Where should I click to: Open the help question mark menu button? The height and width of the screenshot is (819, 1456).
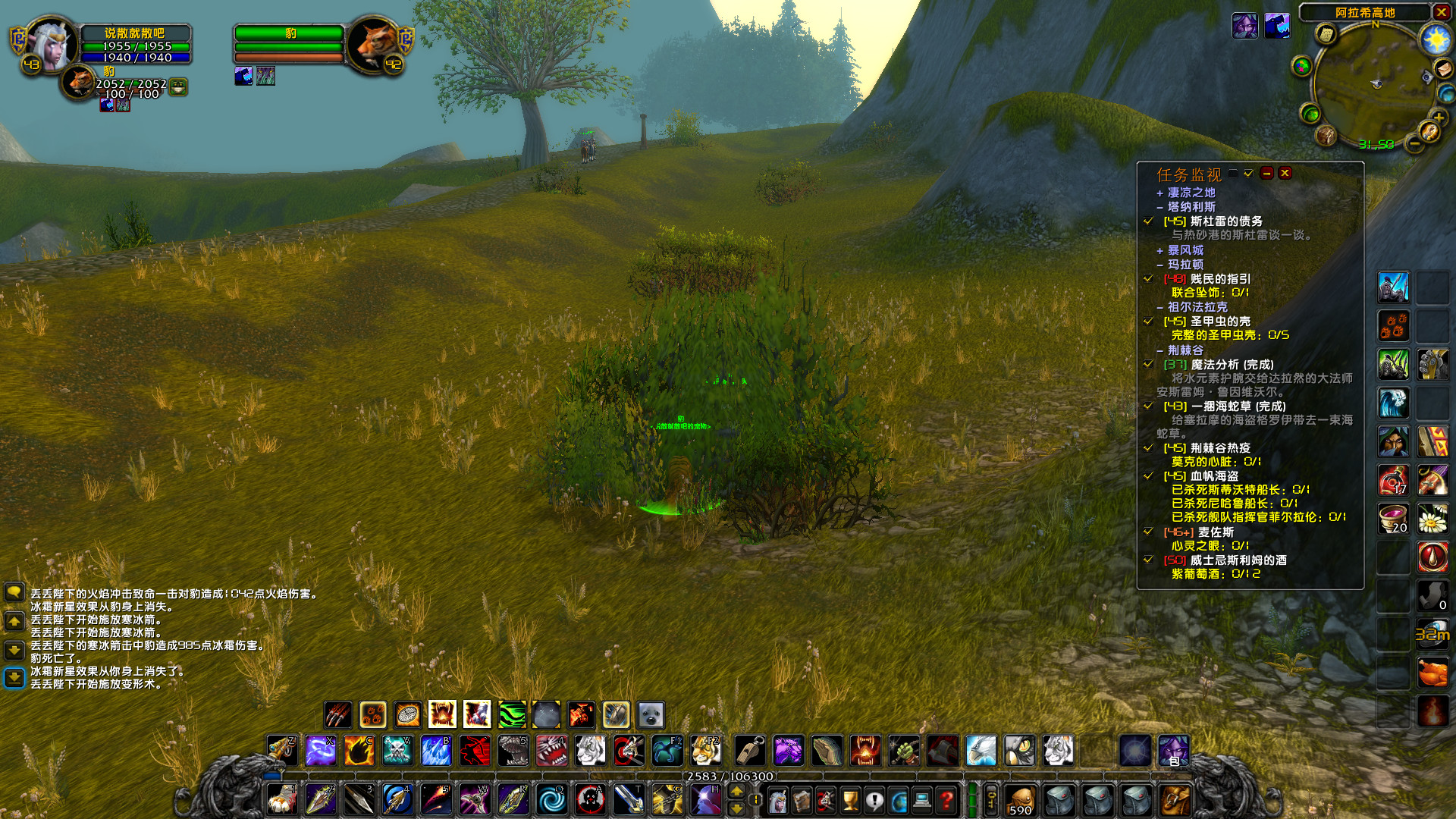pyautogui.click(x=946, y=799)
